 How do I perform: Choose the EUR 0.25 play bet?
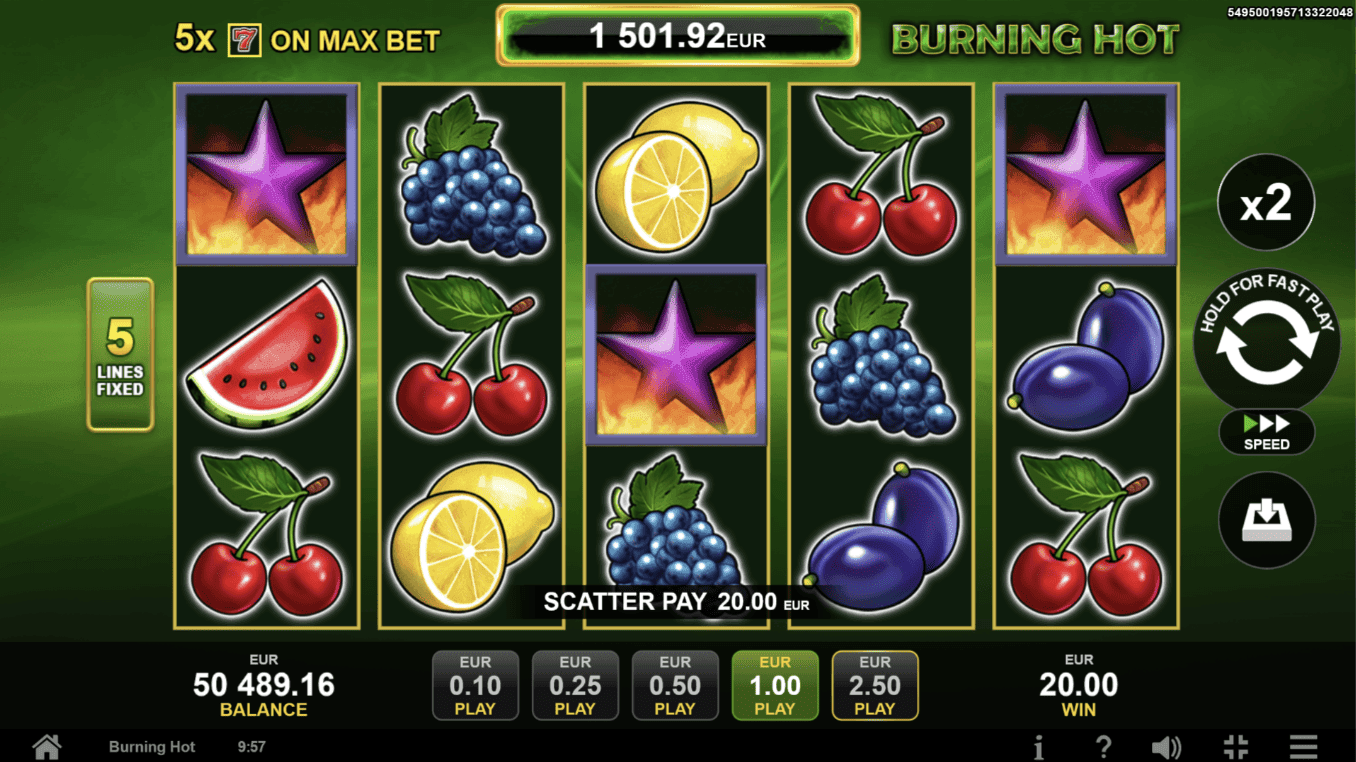coord(575,685)
